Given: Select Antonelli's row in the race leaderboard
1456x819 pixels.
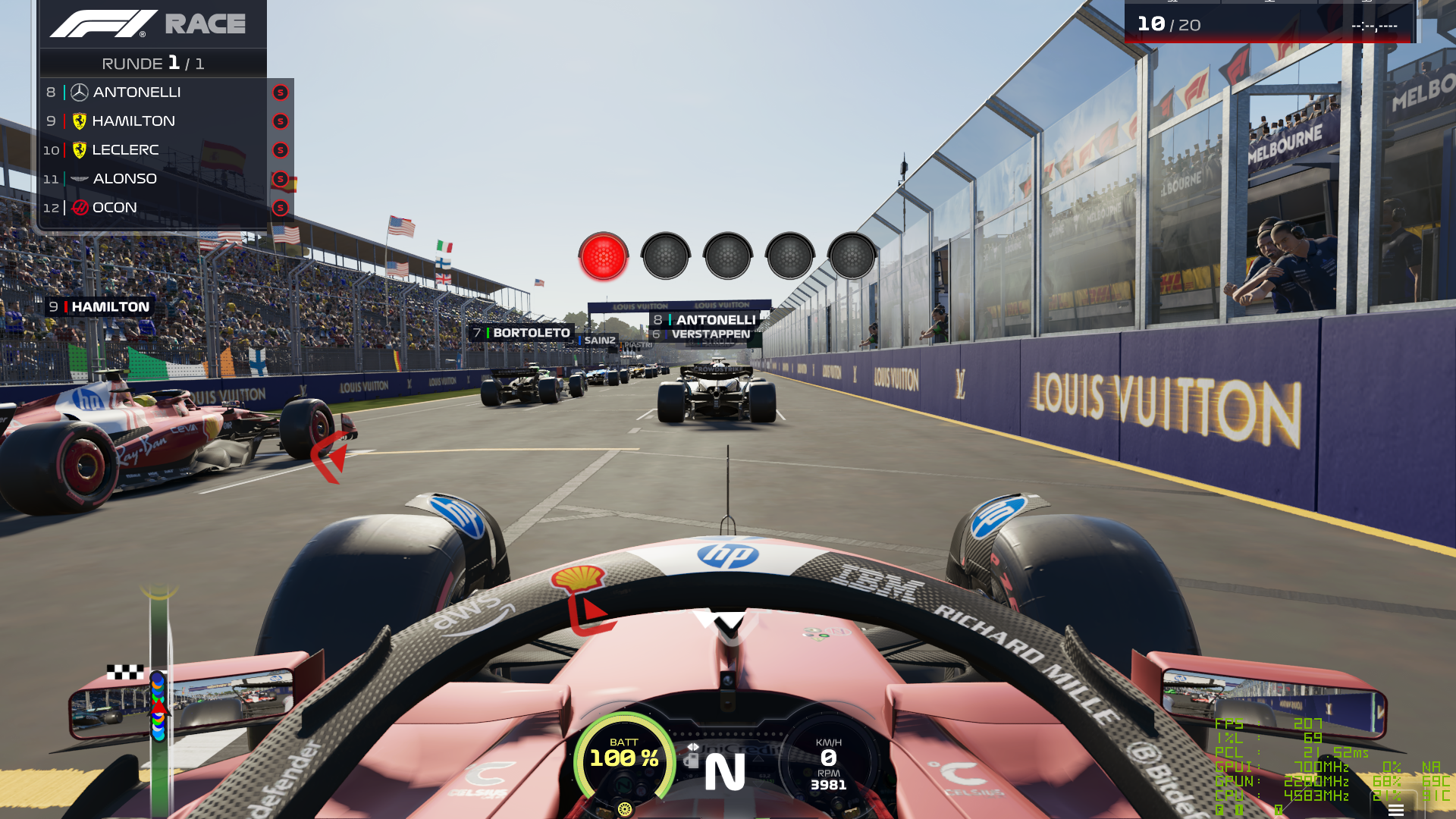Looking at the screenshot, I should pyautogui.click(x=152, y=93).
